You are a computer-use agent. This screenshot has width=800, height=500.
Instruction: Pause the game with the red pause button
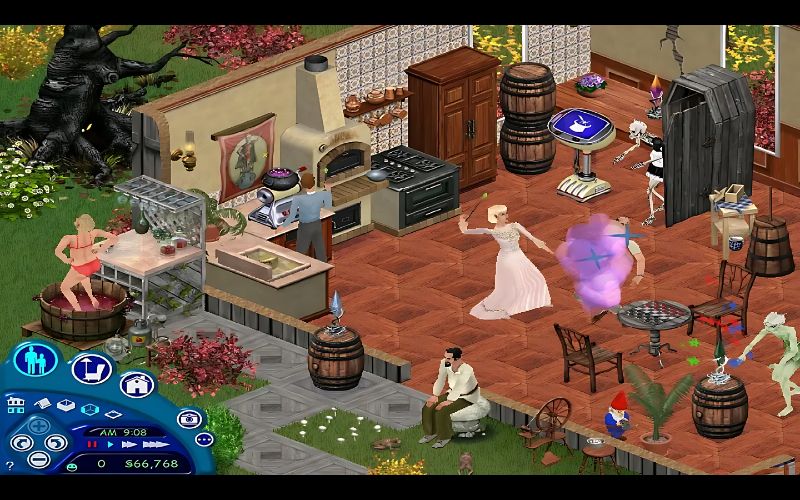tap(92, 443)
